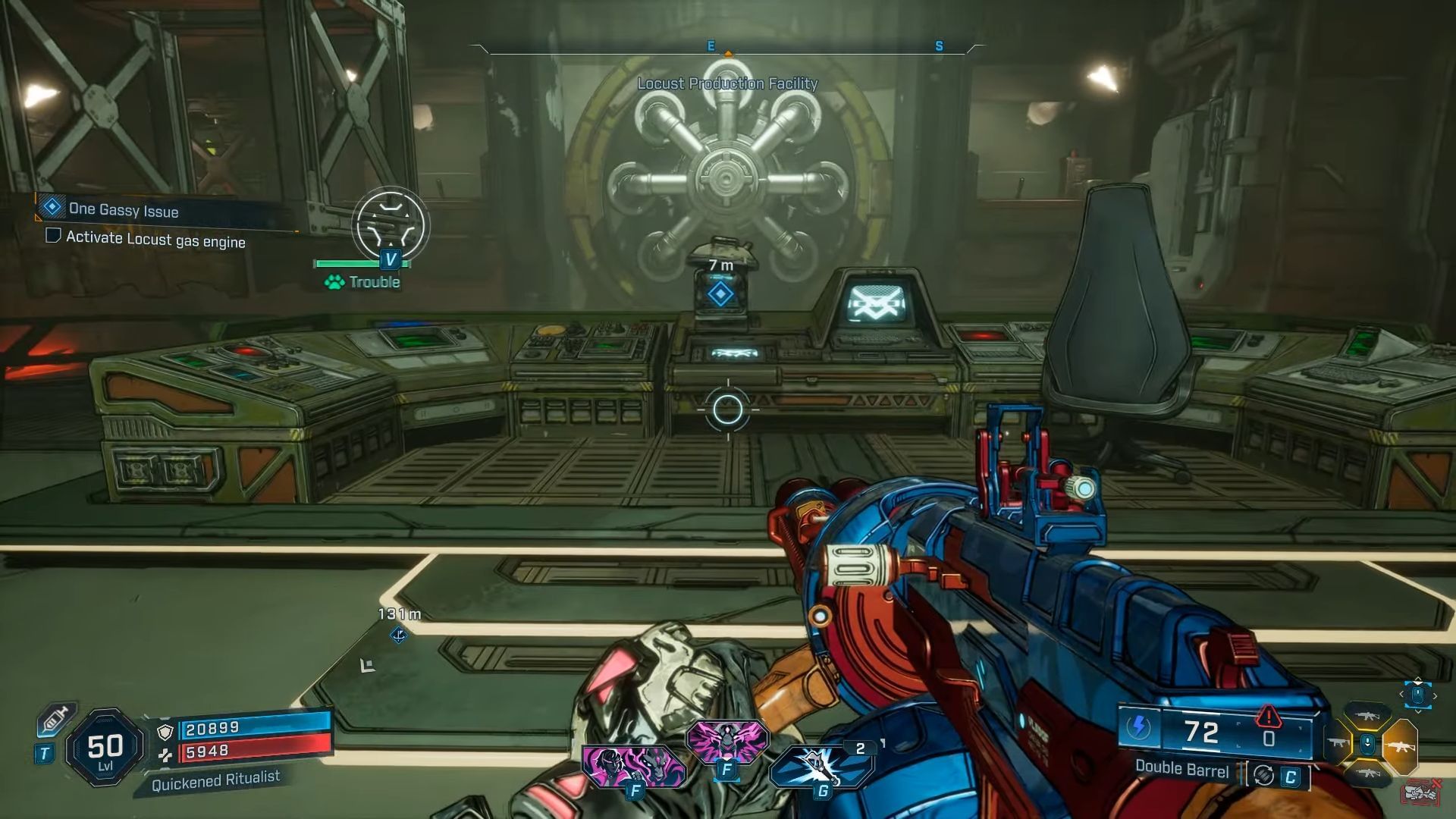Switch to the top weapon slot
Image resolution: width=1456 pixels, height=819 pixels.
point(1367,716)
